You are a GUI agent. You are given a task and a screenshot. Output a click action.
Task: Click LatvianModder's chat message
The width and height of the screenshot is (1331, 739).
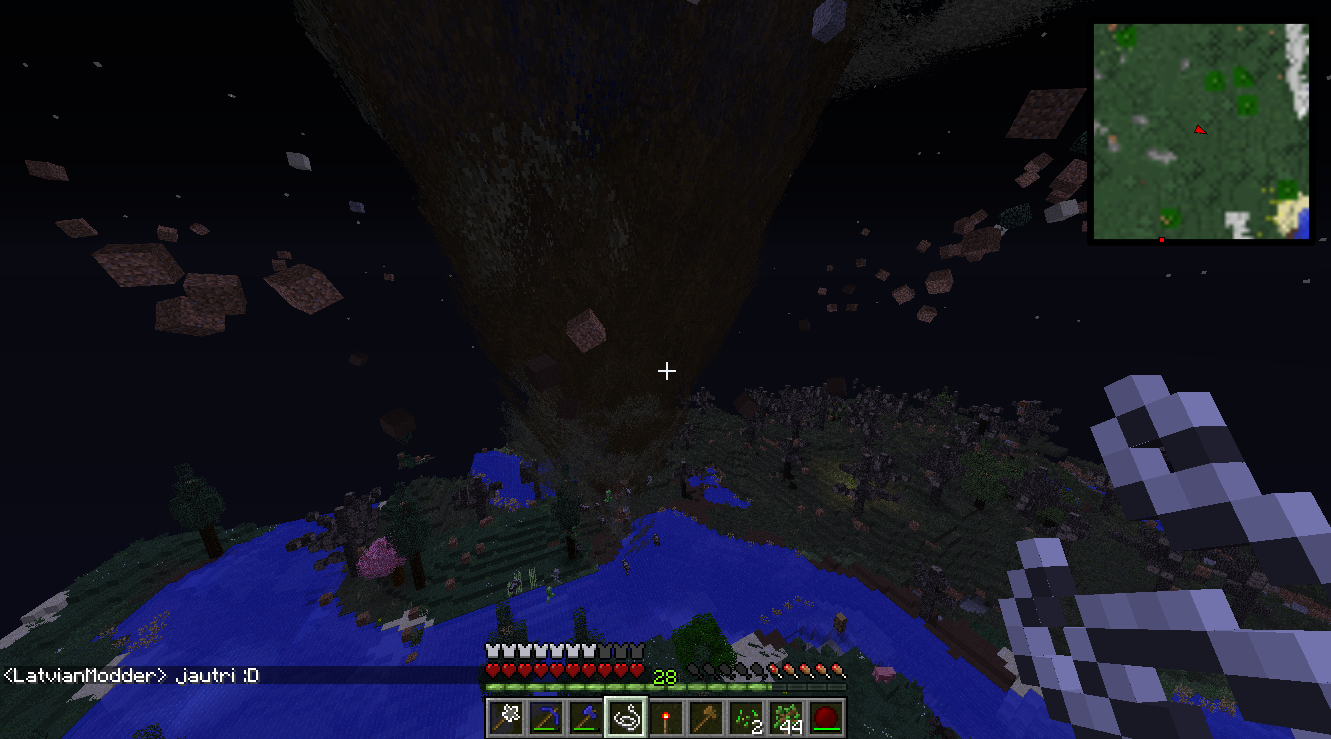pos(131,676)
